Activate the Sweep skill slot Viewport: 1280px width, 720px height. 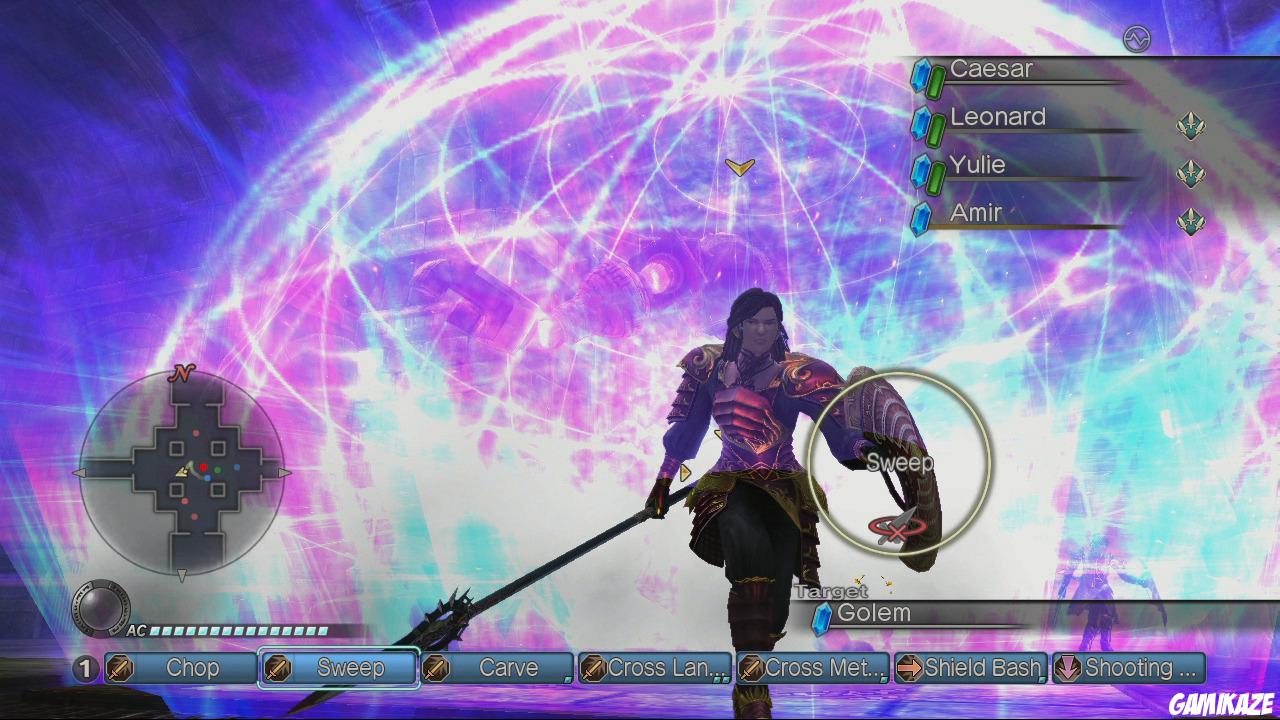coord(339,668)
